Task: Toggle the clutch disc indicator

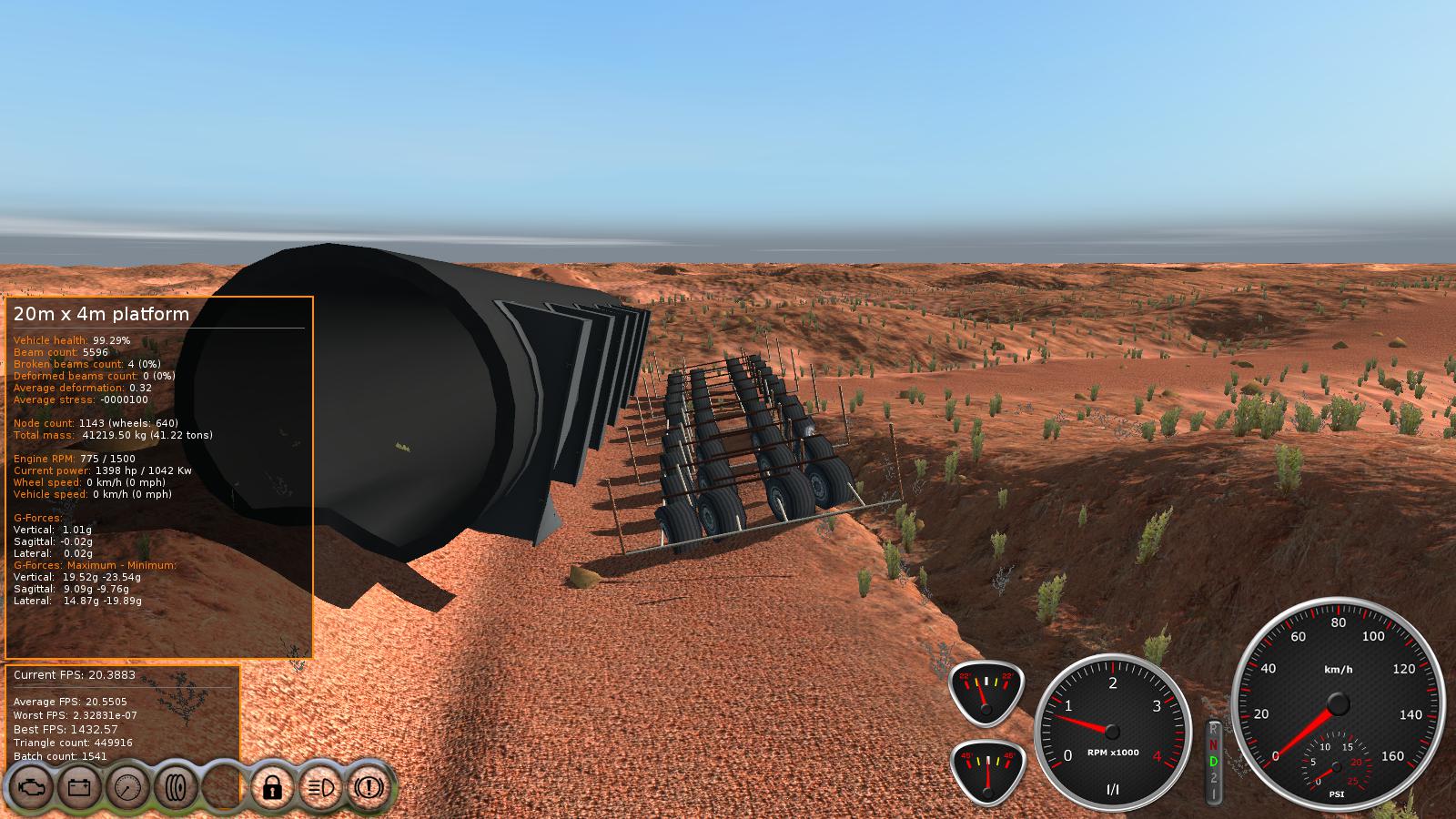Action: pos(176,786)
